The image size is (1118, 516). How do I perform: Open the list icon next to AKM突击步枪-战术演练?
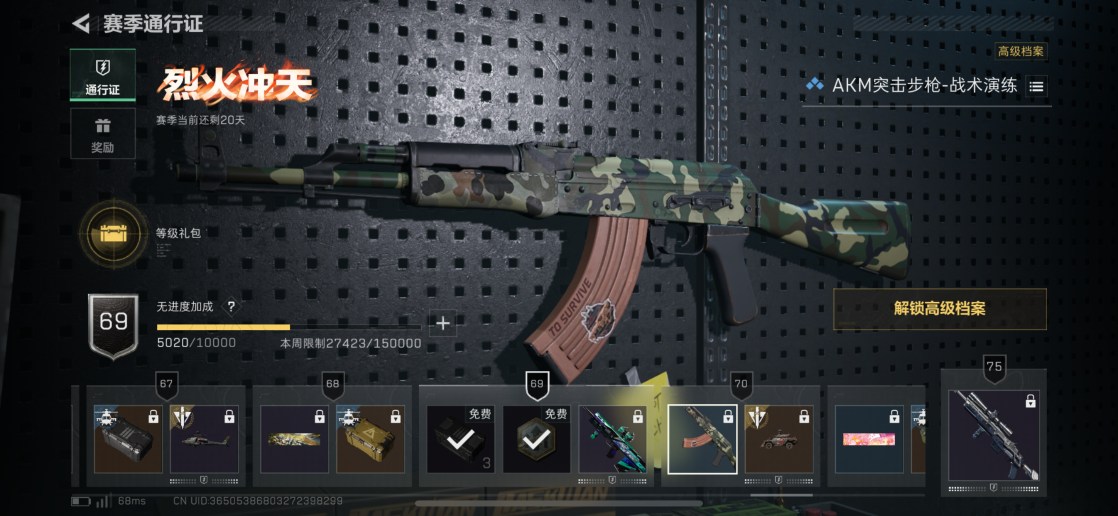1037,86
